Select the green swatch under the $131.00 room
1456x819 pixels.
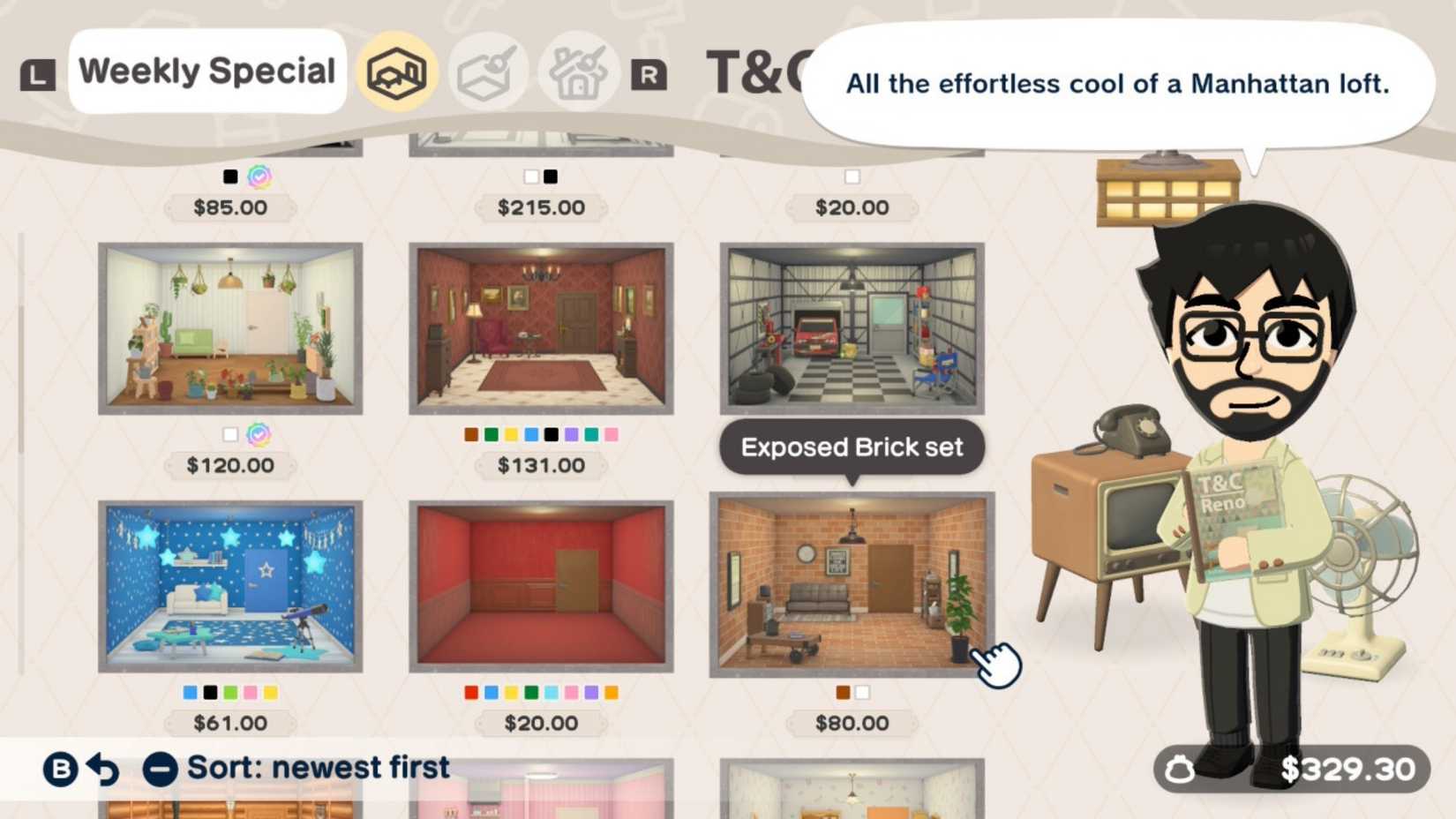pos(491,433)
